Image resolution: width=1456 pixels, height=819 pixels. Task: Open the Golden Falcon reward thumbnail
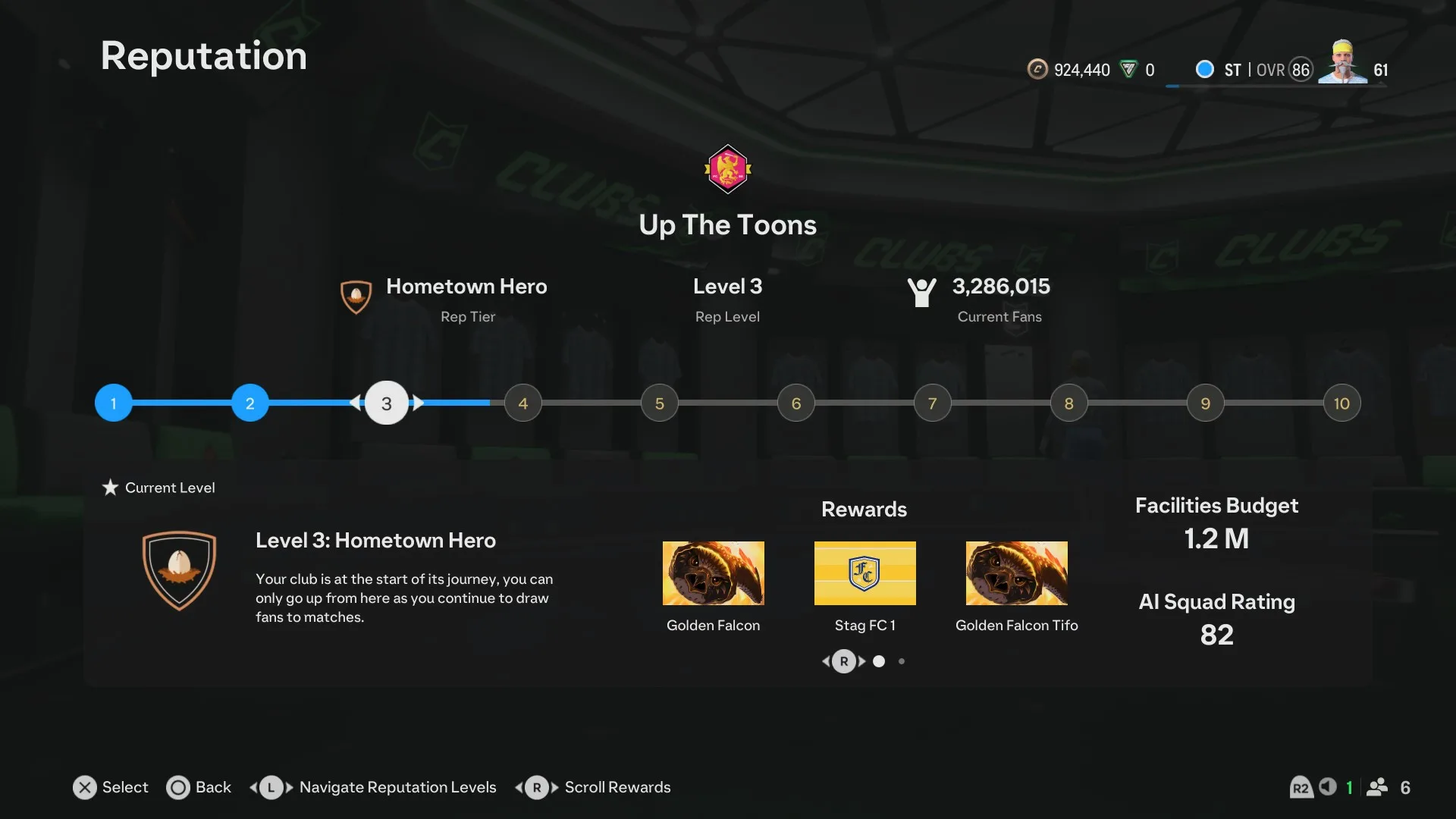(713, 573)
